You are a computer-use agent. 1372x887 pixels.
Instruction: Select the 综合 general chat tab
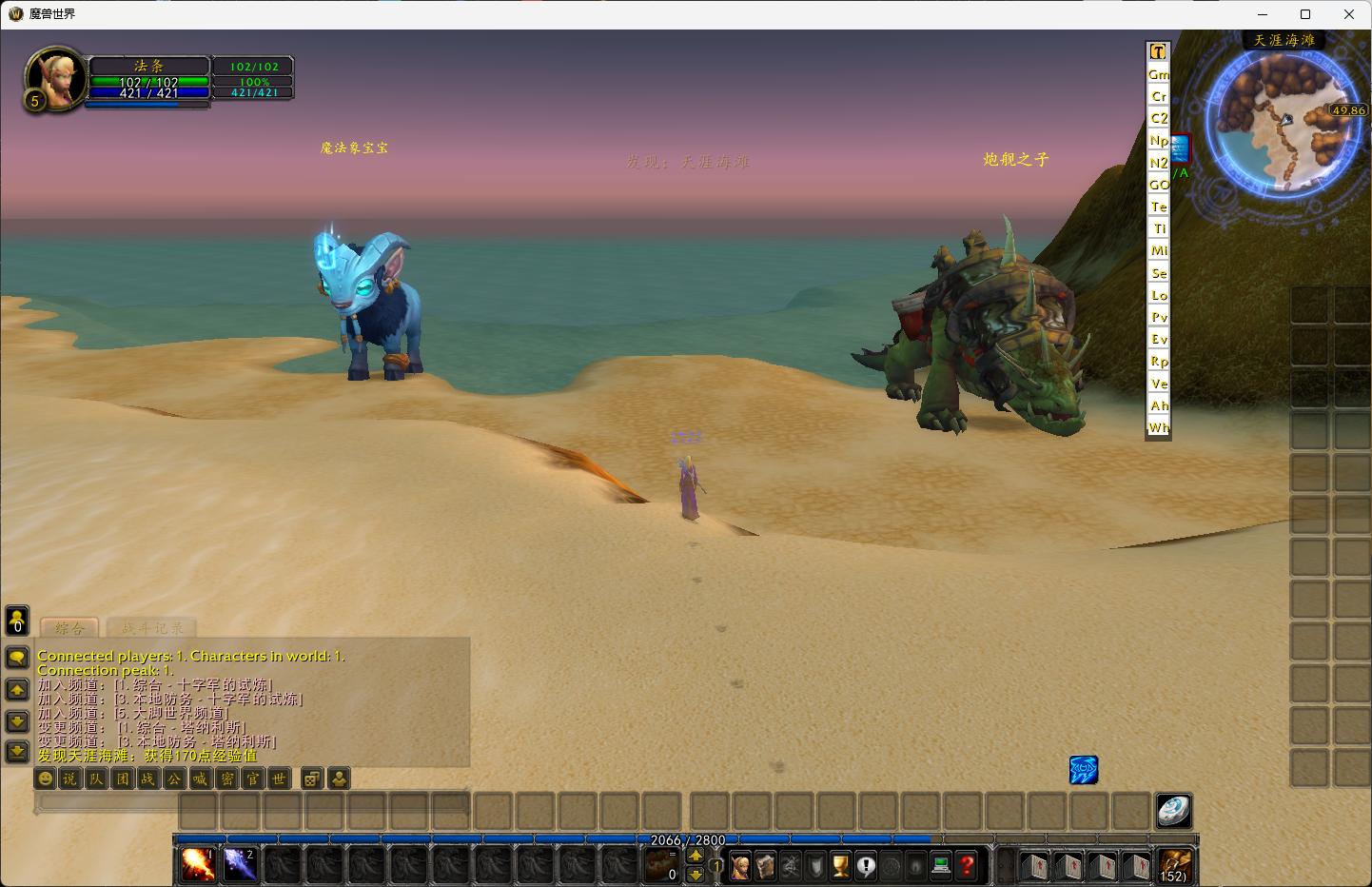pos(69,628)
